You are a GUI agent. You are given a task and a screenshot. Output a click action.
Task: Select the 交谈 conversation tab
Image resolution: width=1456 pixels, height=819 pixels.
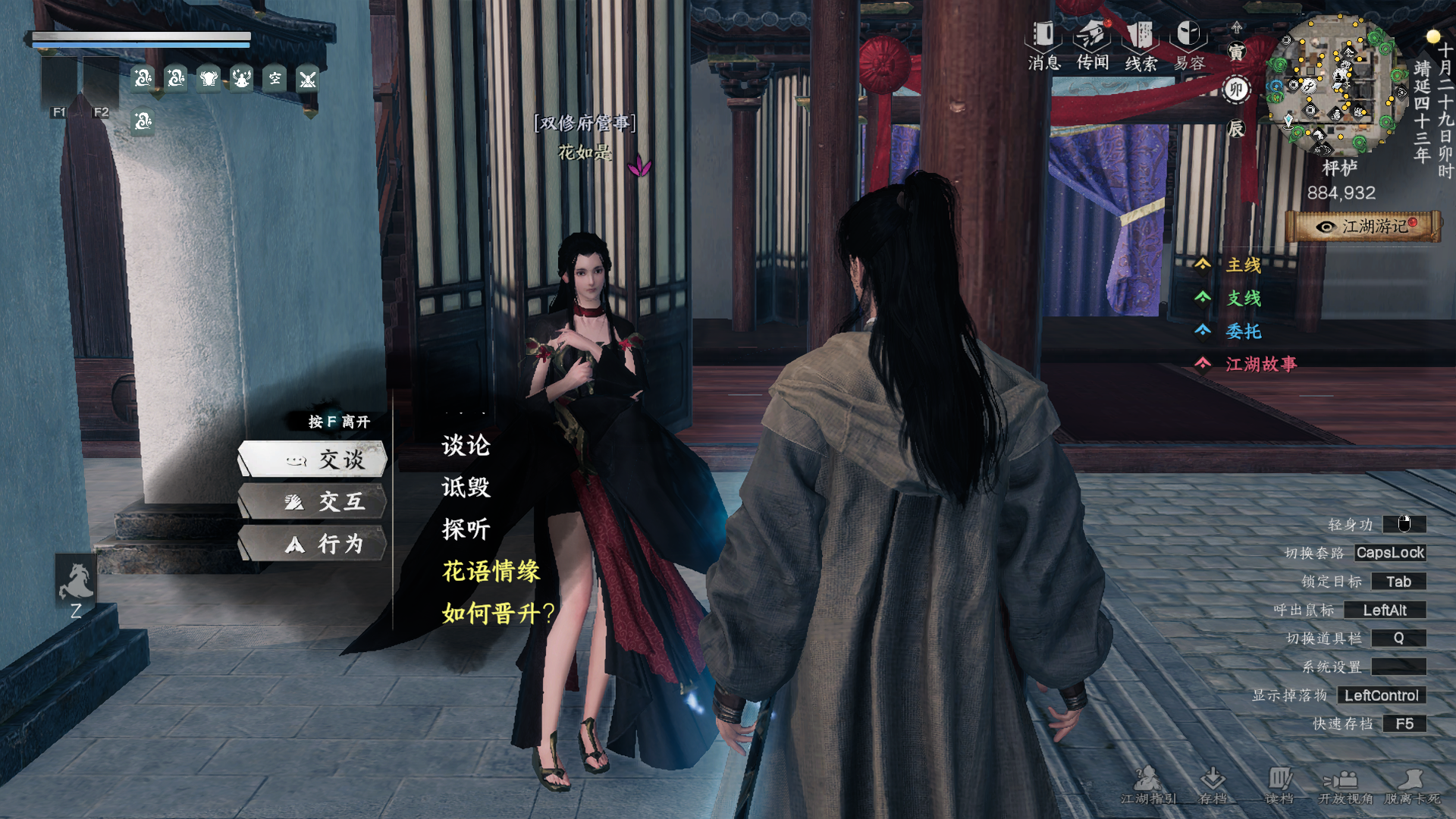[x=315, y=460]
